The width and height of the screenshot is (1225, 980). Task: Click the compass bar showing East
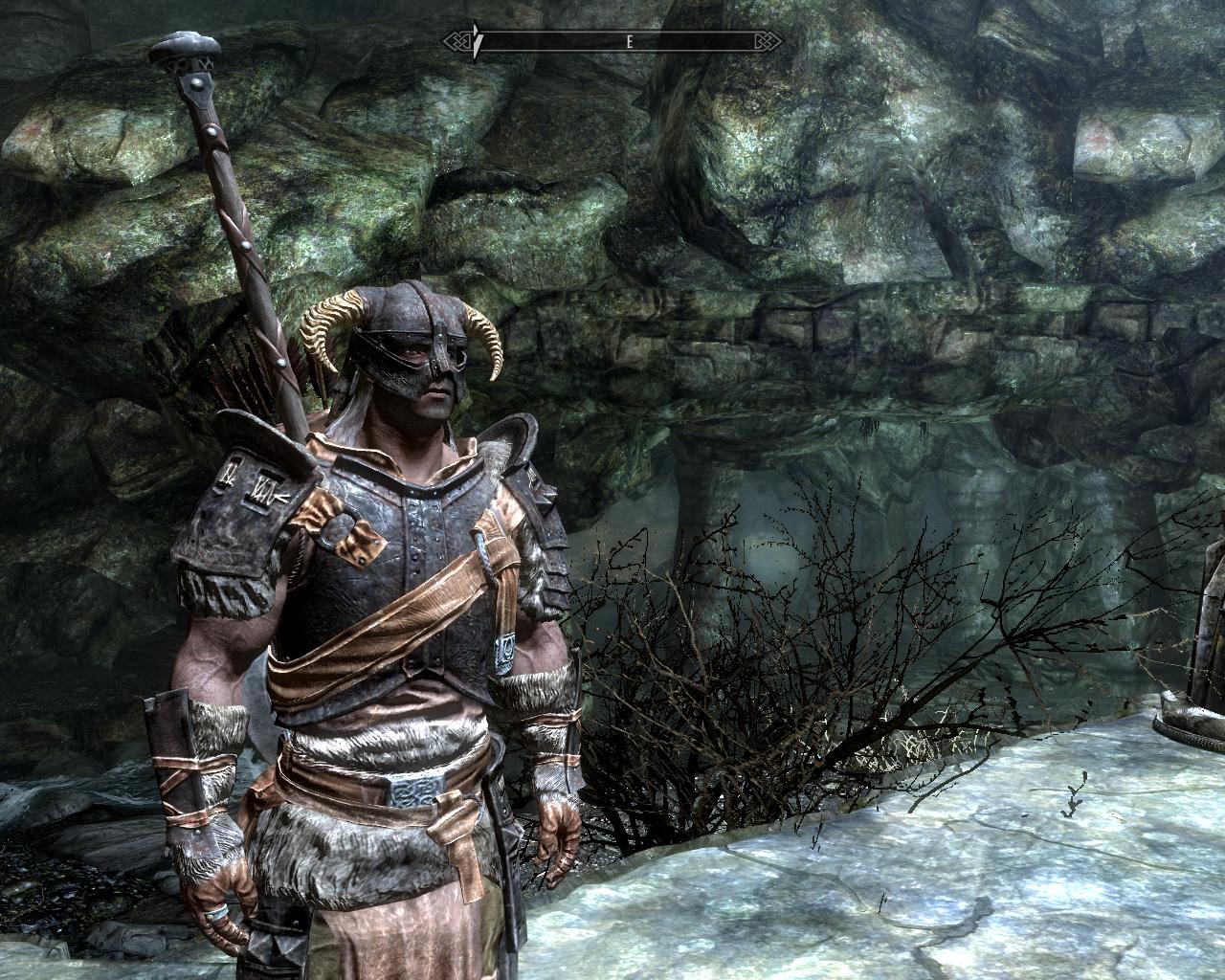pyautogui.click(x=612, y=41)
